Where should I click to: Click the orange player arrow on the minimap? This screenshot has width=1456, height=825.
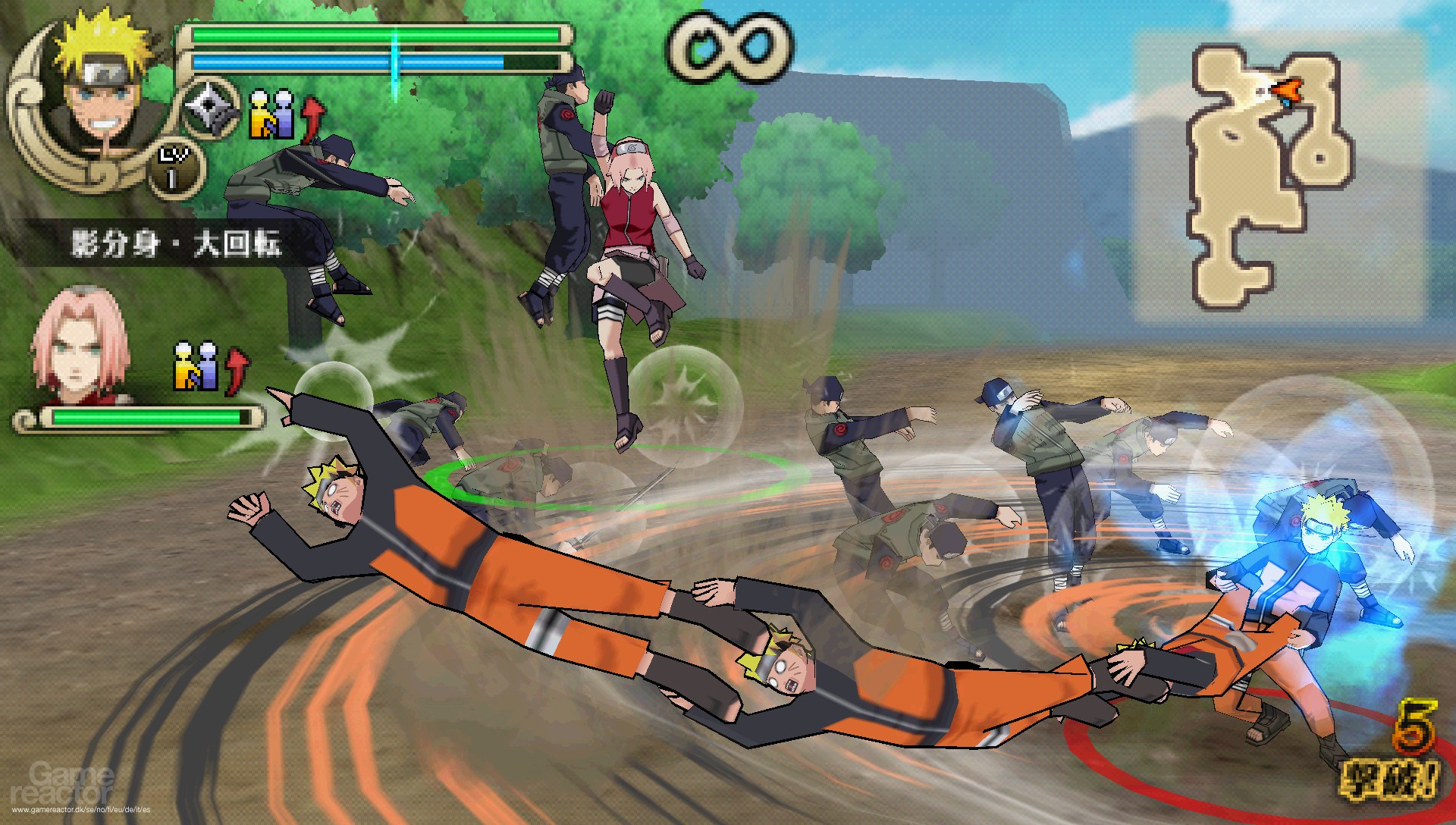coord(1285,93)
